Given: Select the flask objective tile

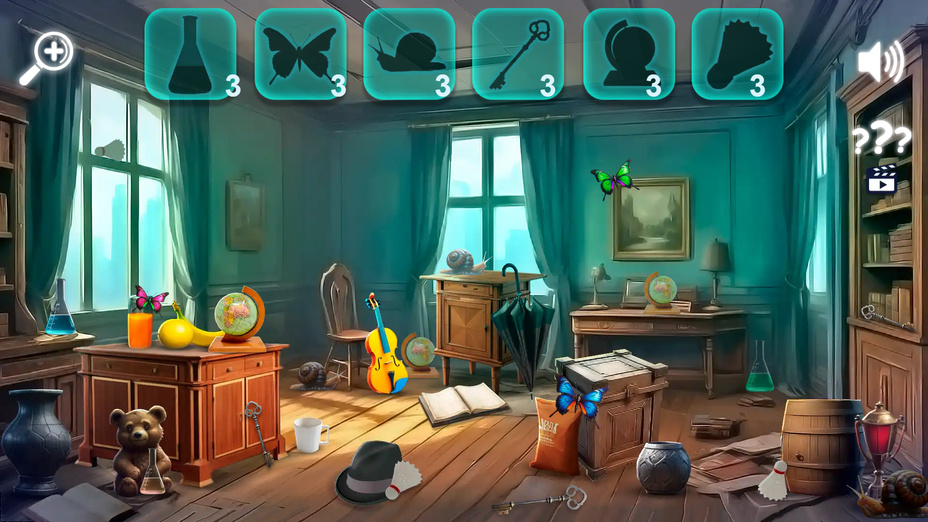Looking at the screenshot, I should coord(191,55).
